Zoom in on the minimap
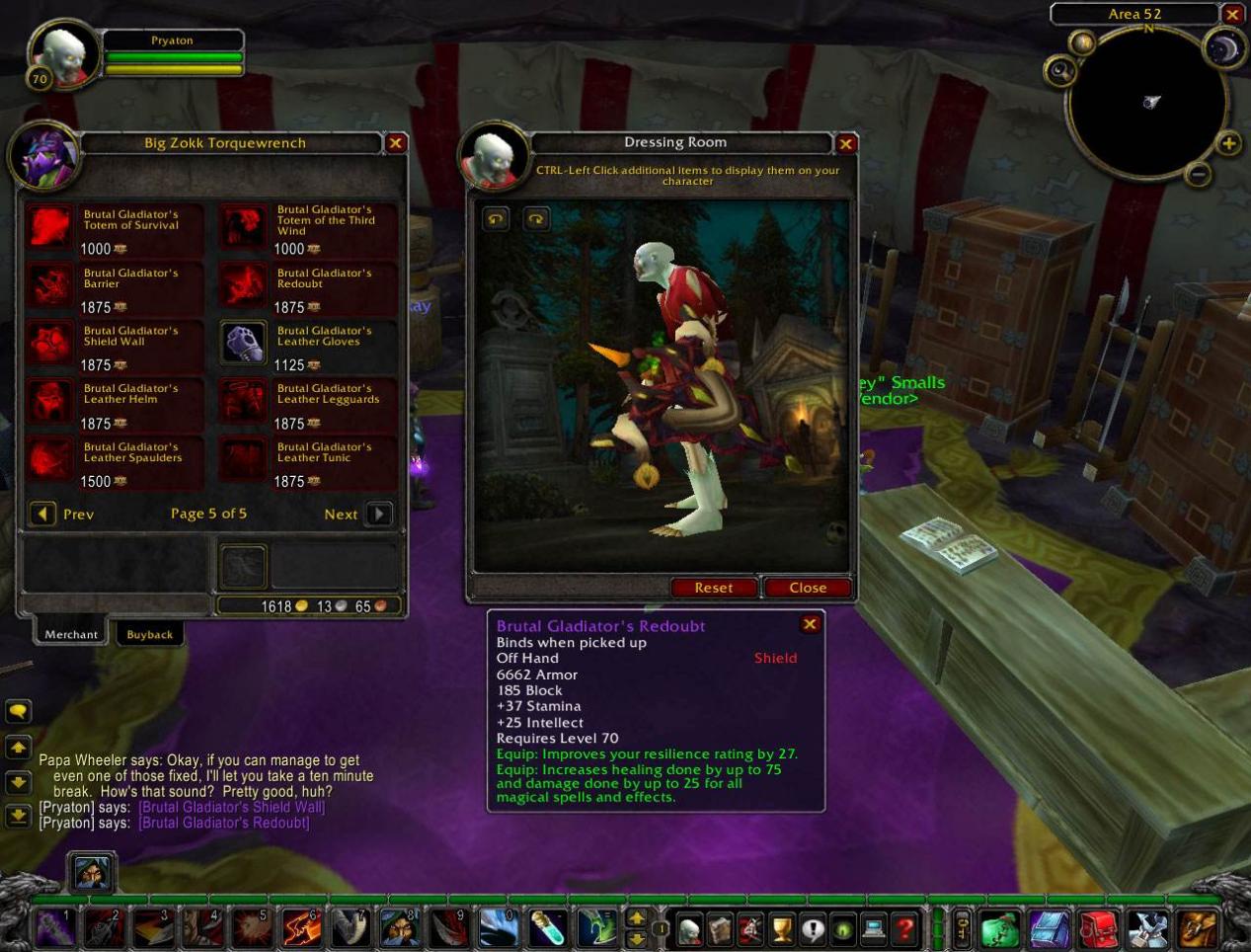 1228,144
